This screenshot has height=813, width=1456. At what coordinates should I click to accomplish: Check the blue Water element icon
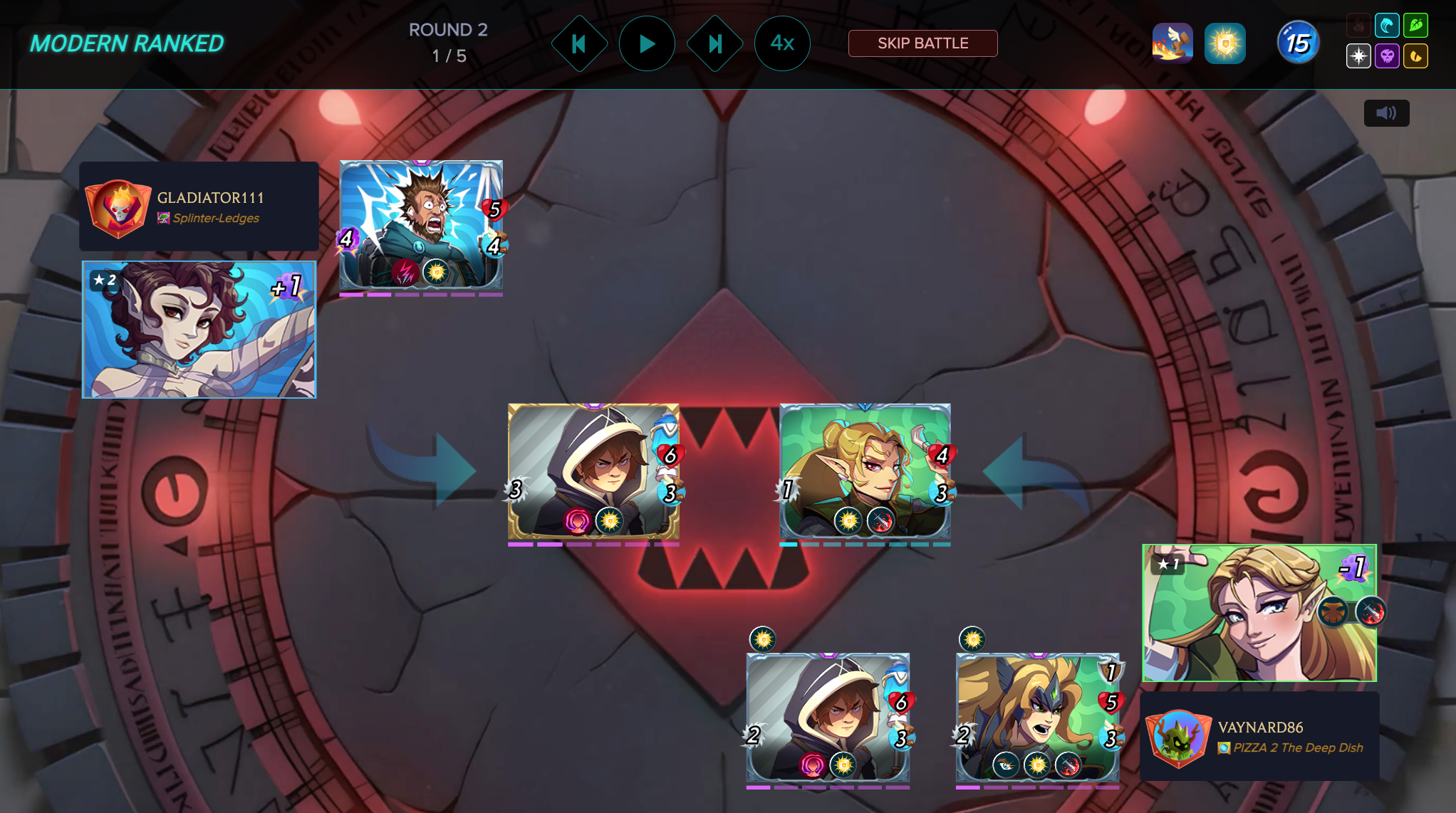tap(1387, 26)
